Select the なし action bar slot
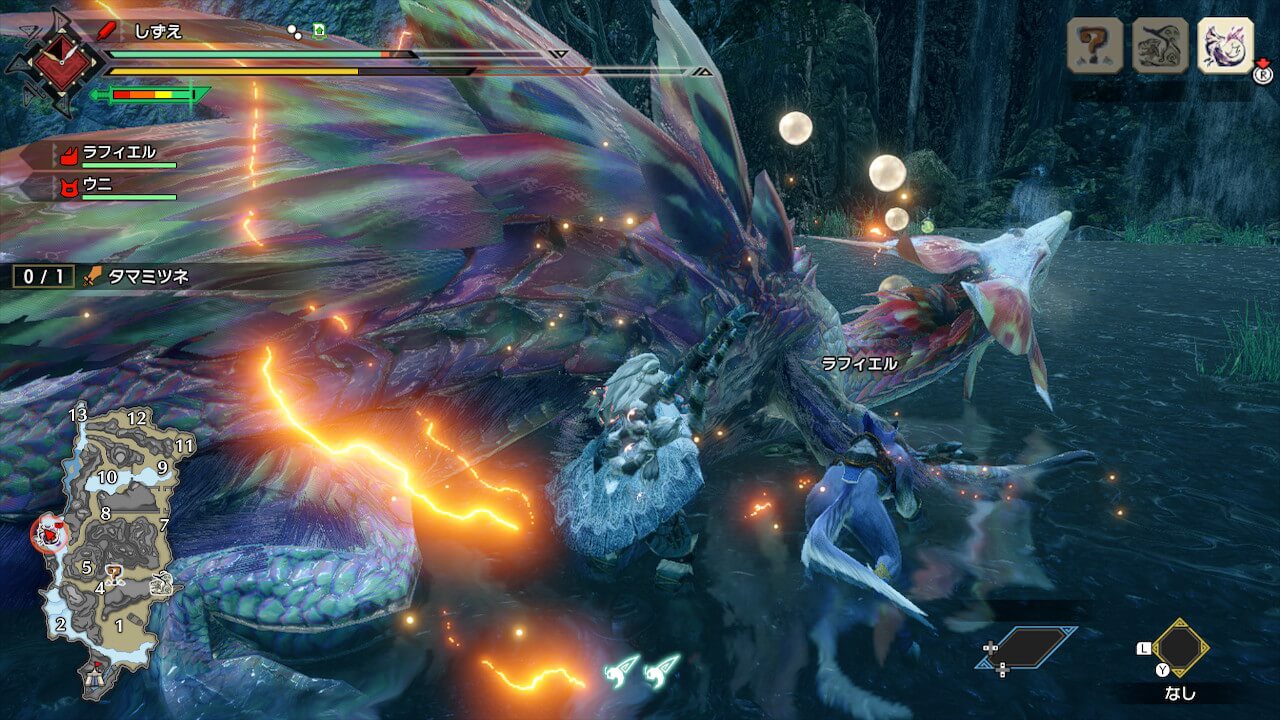1280x720 pixels. coord(1180,648)
